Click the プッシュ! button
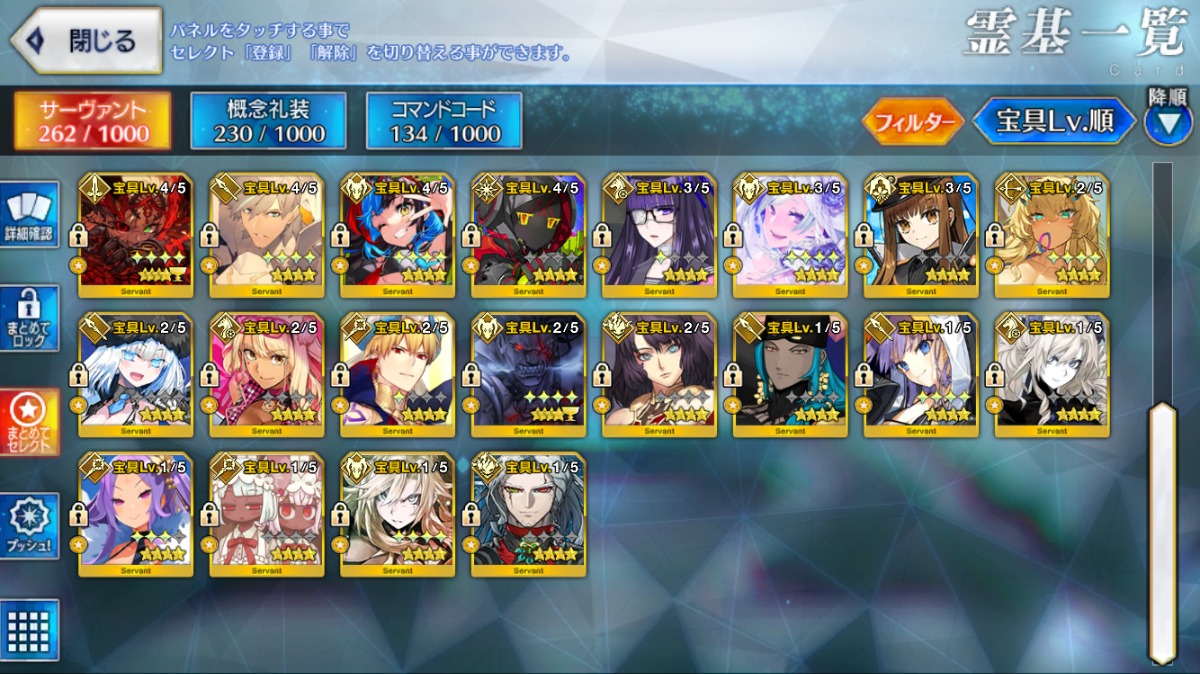The width and height of the screenshot is (1200, 674). click(29, 526)
